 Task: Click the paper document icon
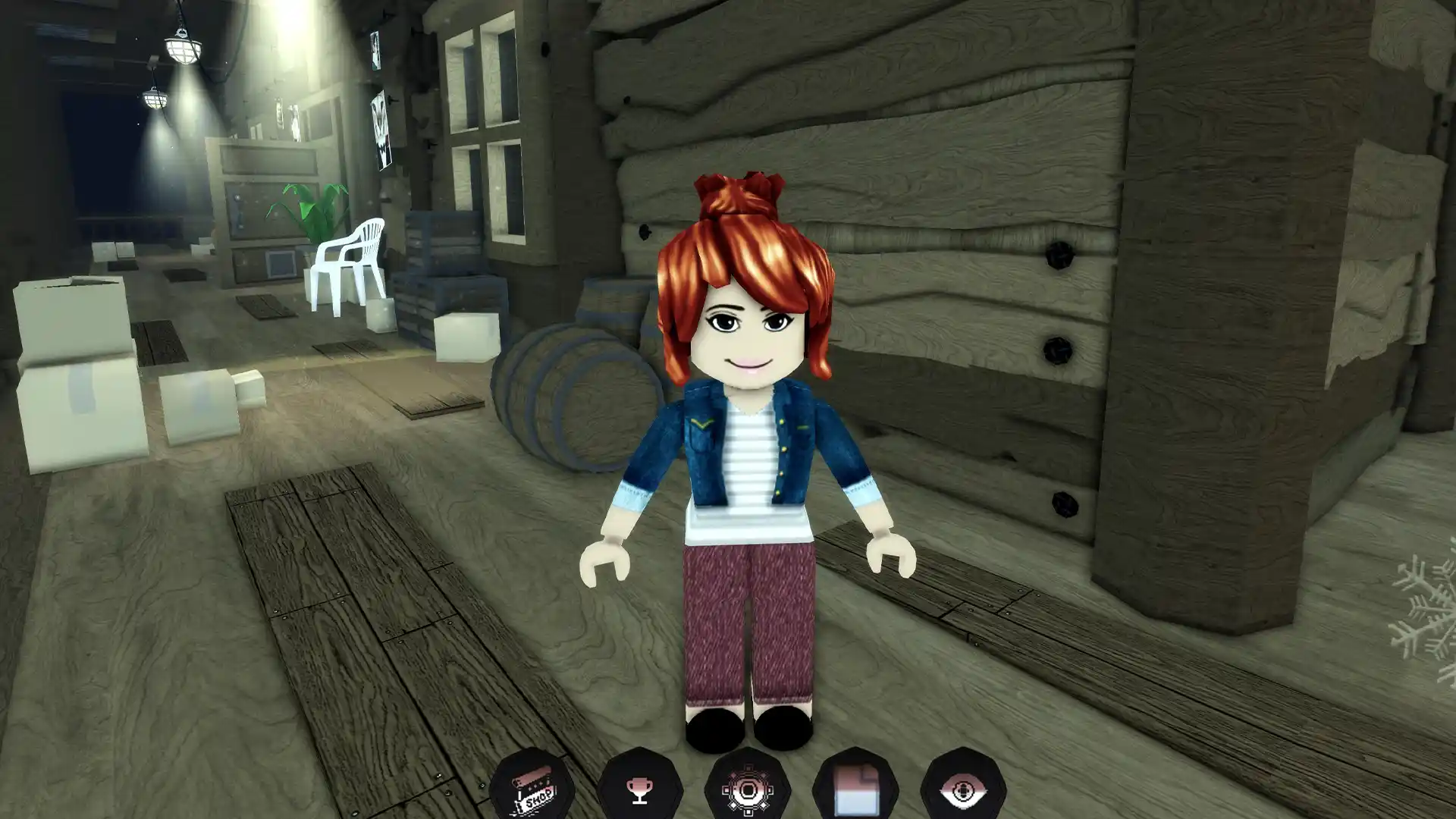pyautogui.click(x=855, y=790)
